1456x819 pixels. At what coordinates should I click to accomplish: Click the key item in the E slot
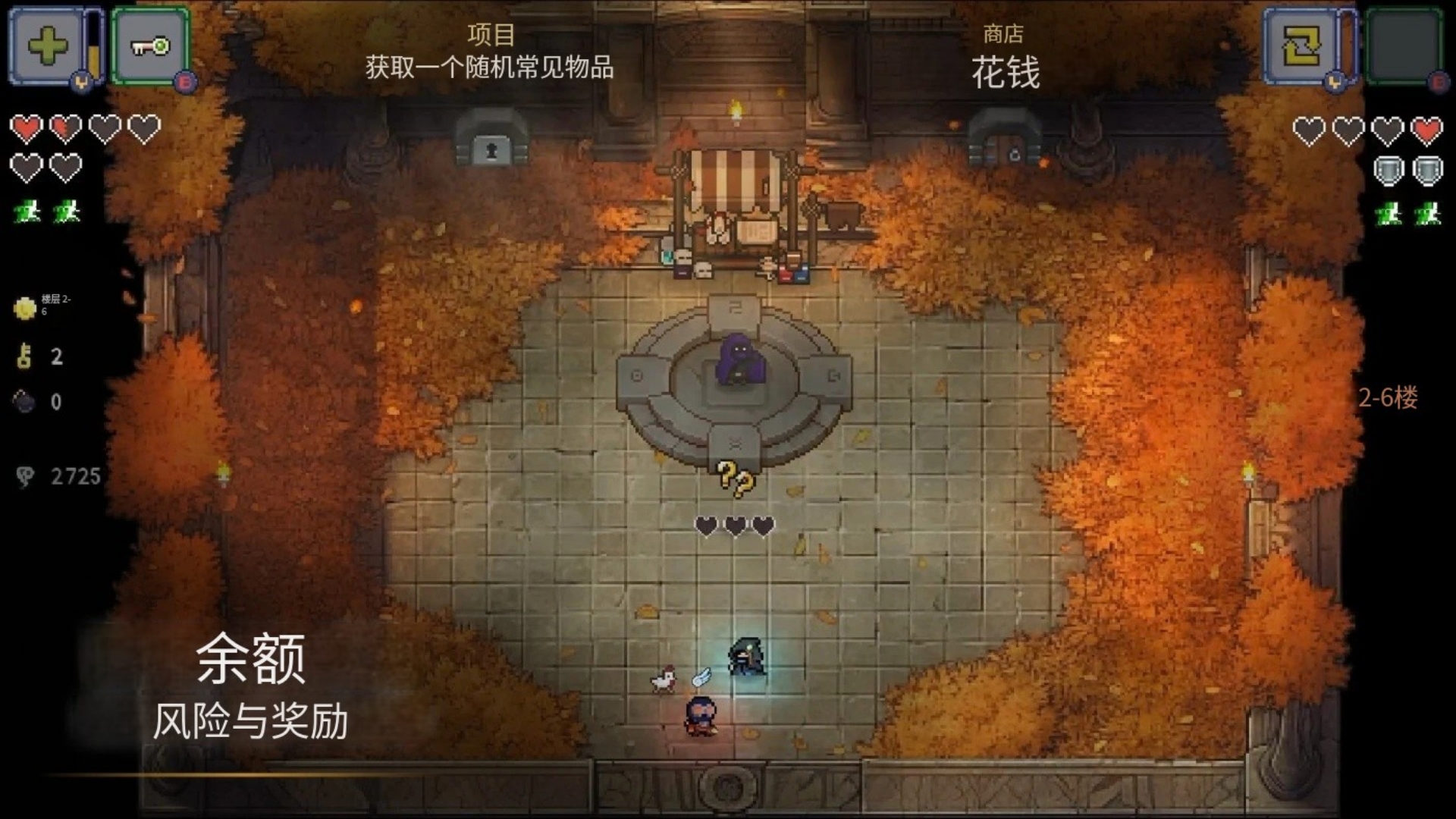pos(149,45)
